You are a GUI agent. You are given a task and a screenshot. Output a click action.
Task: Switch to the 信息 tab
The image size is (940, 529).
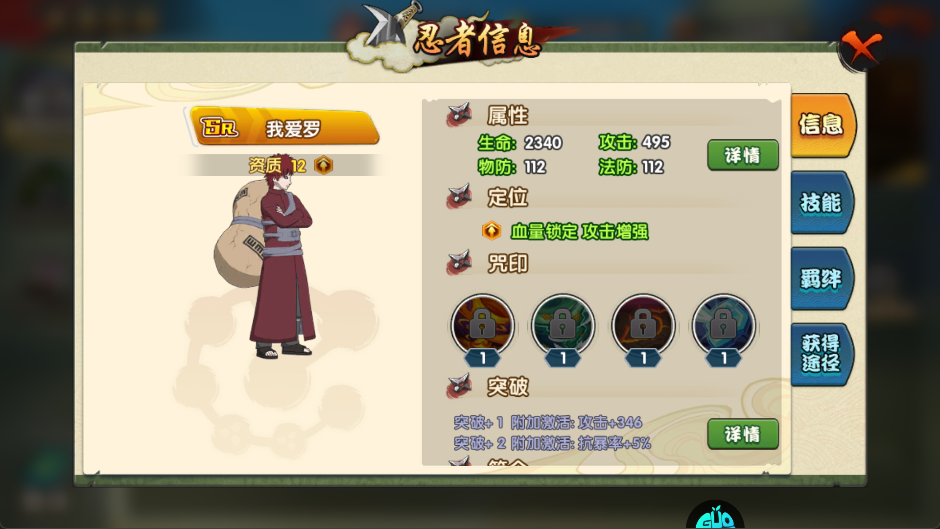821,125
